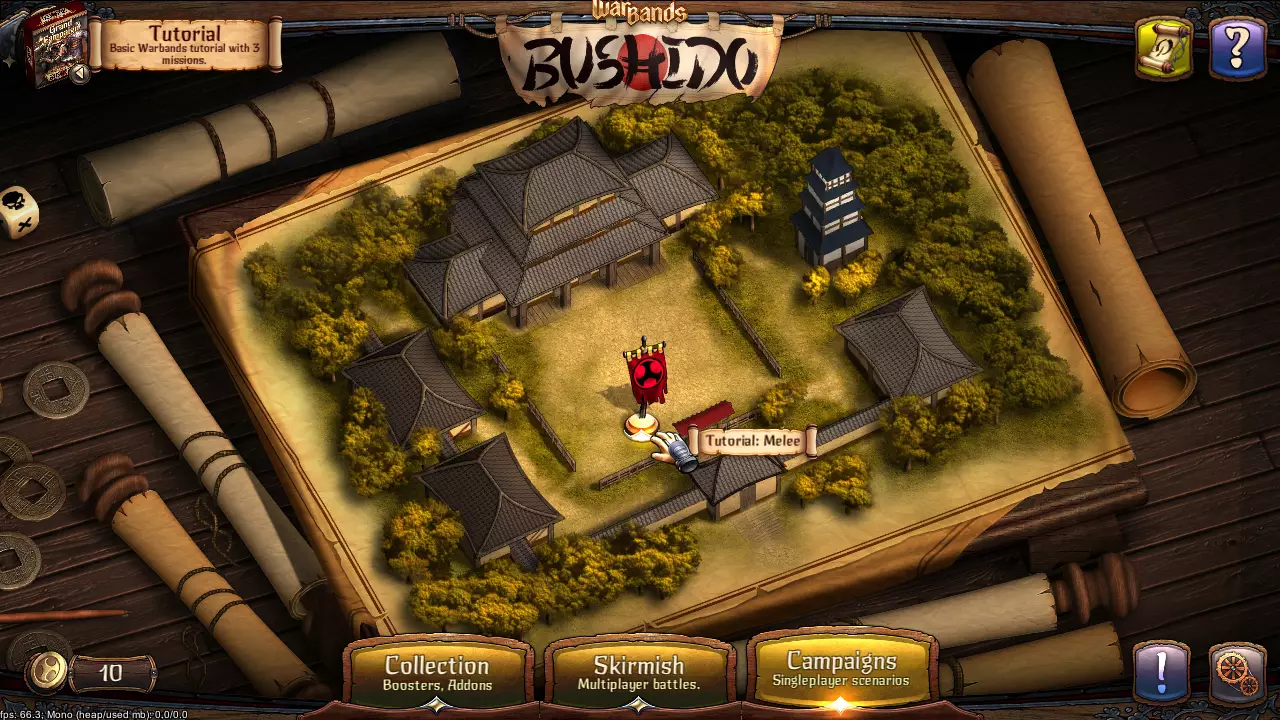Select the Campaigns tab
This screenshot has height=720, width=1280.
pyautogui.click(x=841, y=672)
